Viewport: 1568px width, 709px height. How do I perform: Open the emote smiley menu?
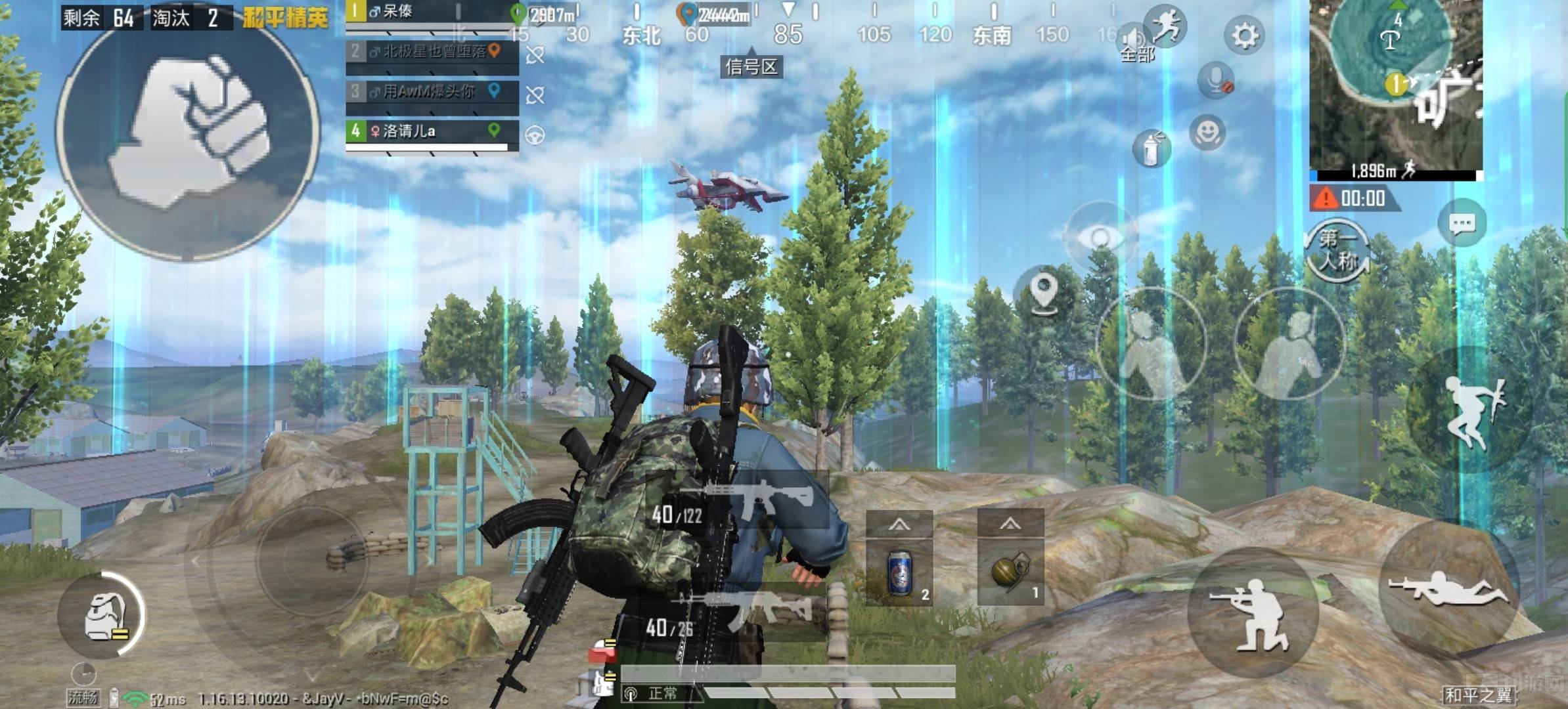click(1207, 133)
